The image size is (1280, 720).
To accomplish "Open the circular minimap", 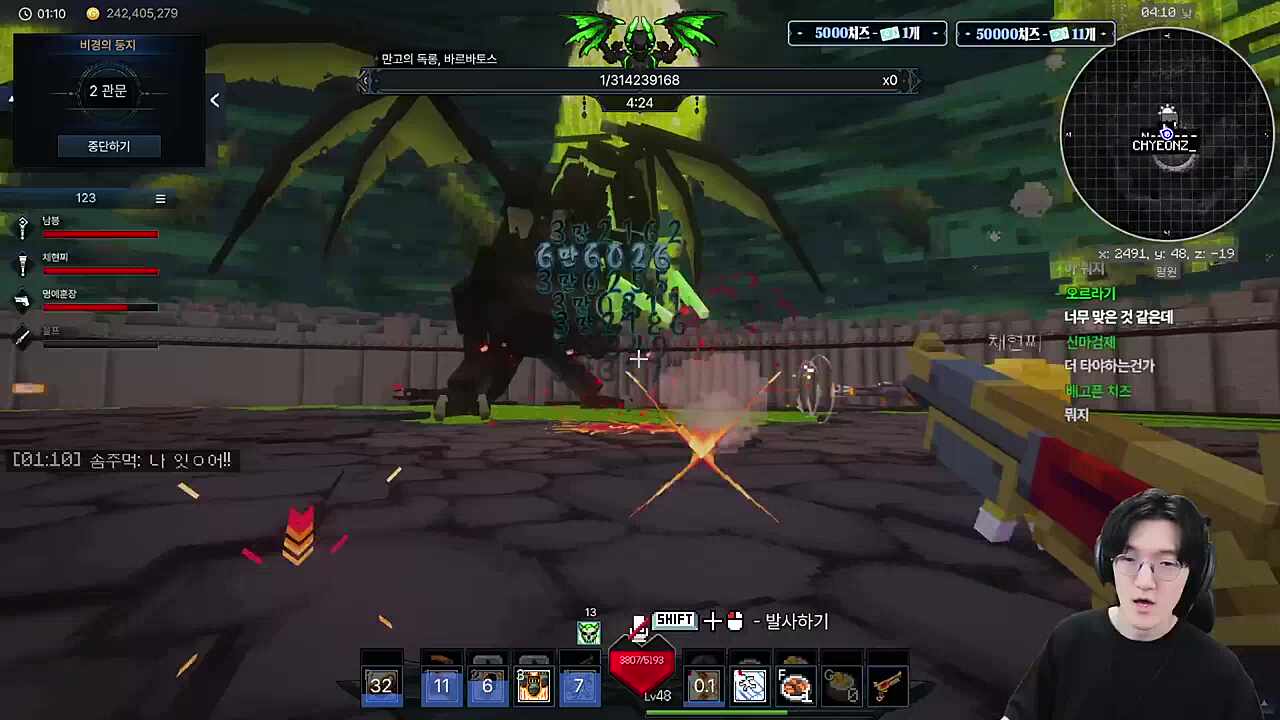I will (x=1166, y=133).
